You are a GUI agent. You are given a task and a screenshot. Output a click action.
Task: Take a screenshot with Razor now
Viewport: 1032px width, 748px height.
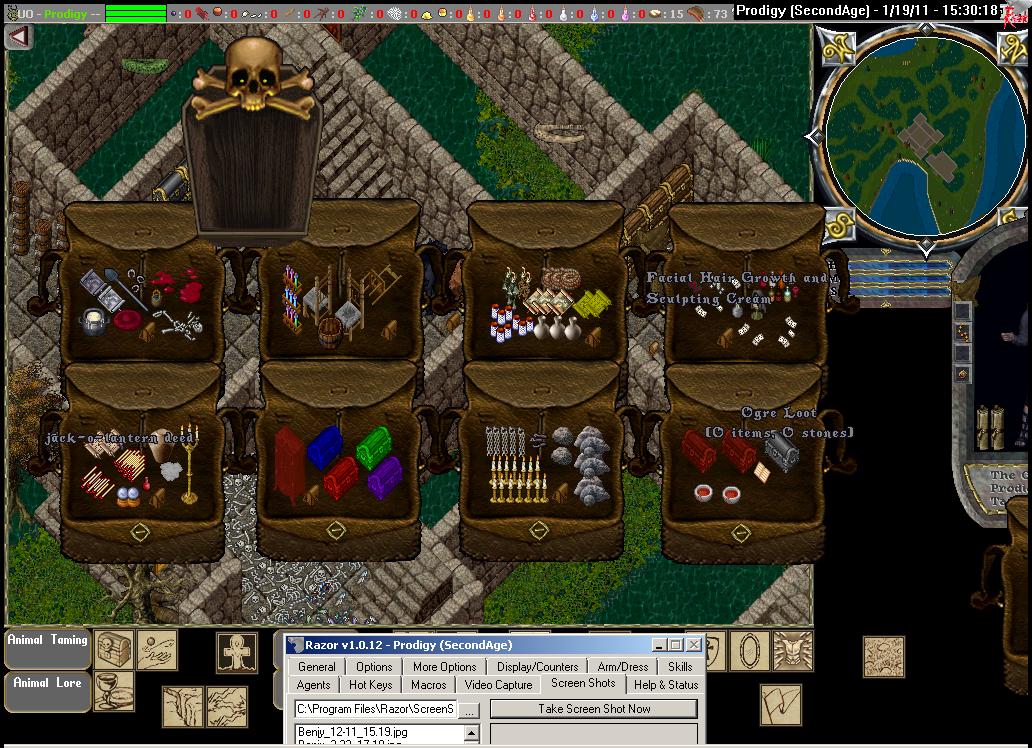tap(594, 709)
